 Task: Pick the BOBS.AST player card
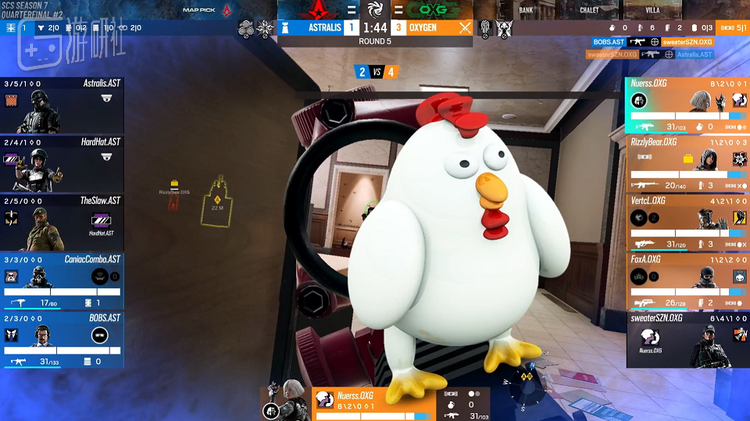point(62,338)
